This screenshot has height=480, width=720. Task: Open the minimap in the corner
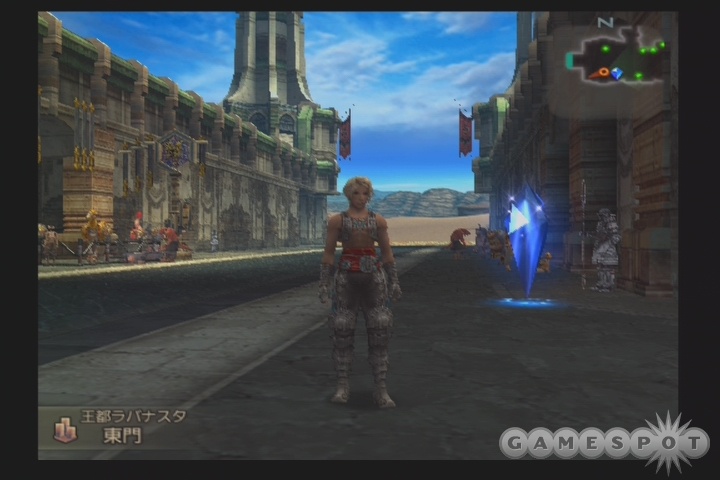[x=617, y=55]
